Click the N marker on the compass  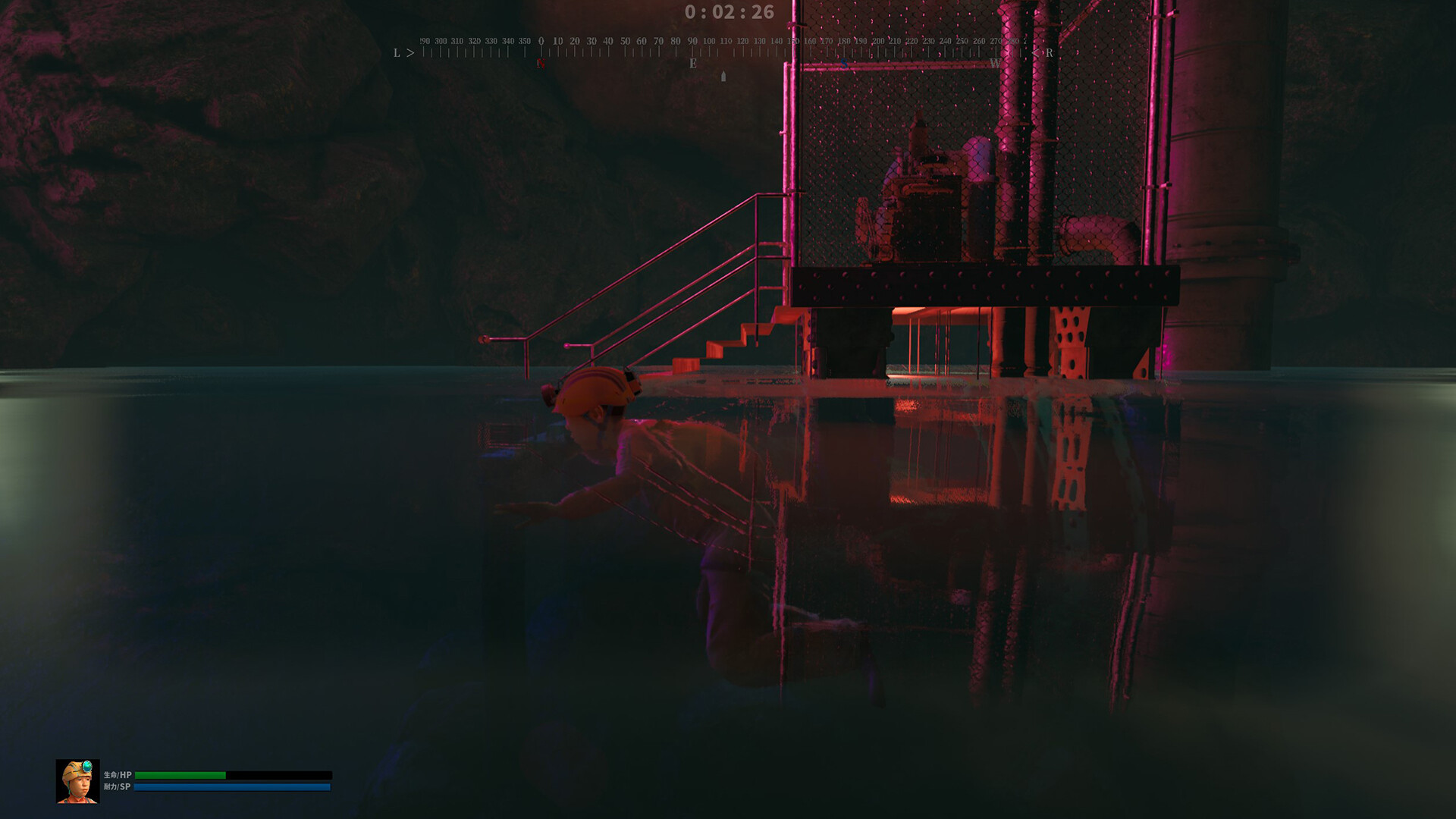point(539,62)
